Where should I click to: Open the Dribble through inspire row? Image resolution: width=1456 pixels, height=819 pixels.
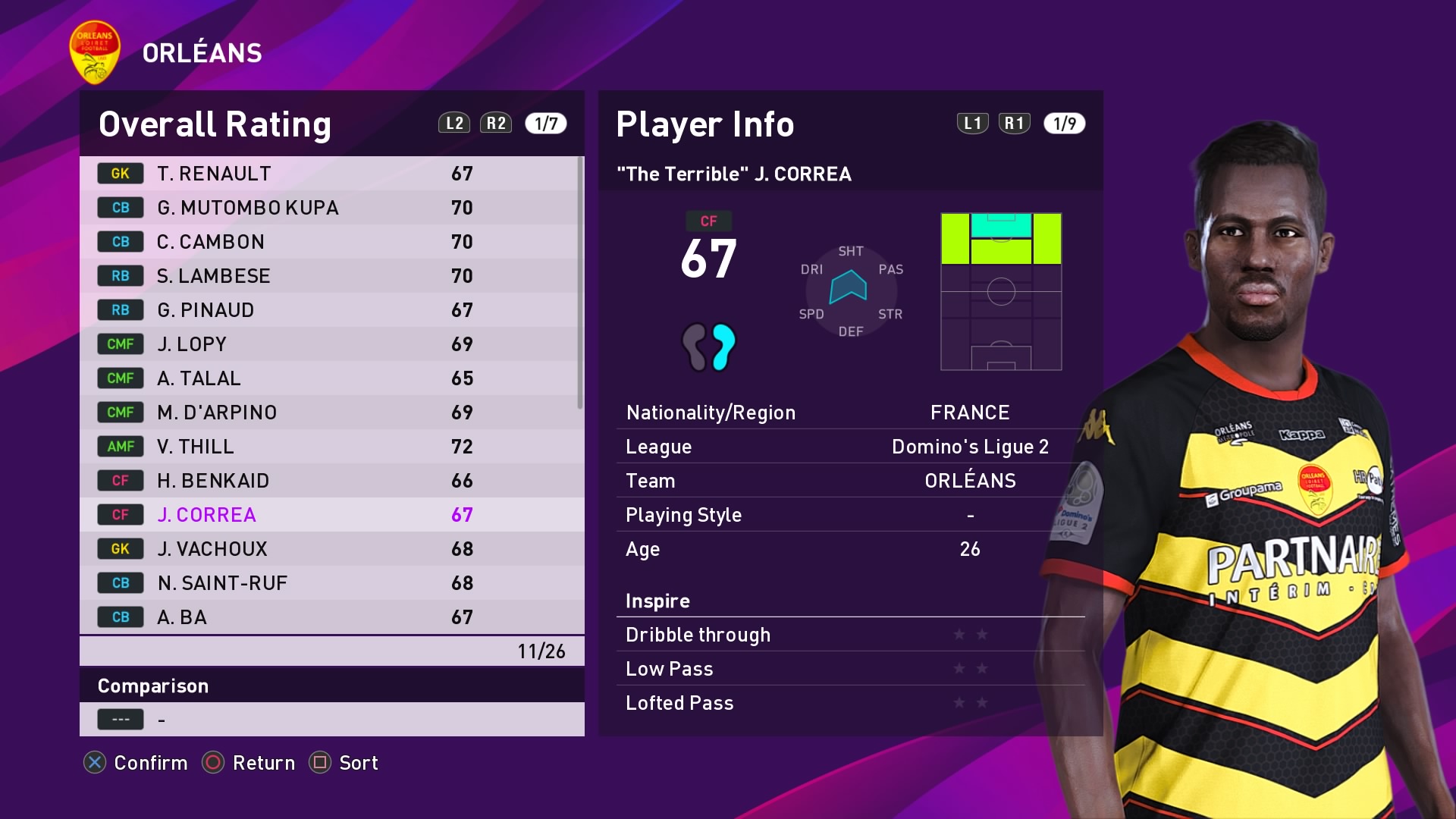[x=850, y=635]
